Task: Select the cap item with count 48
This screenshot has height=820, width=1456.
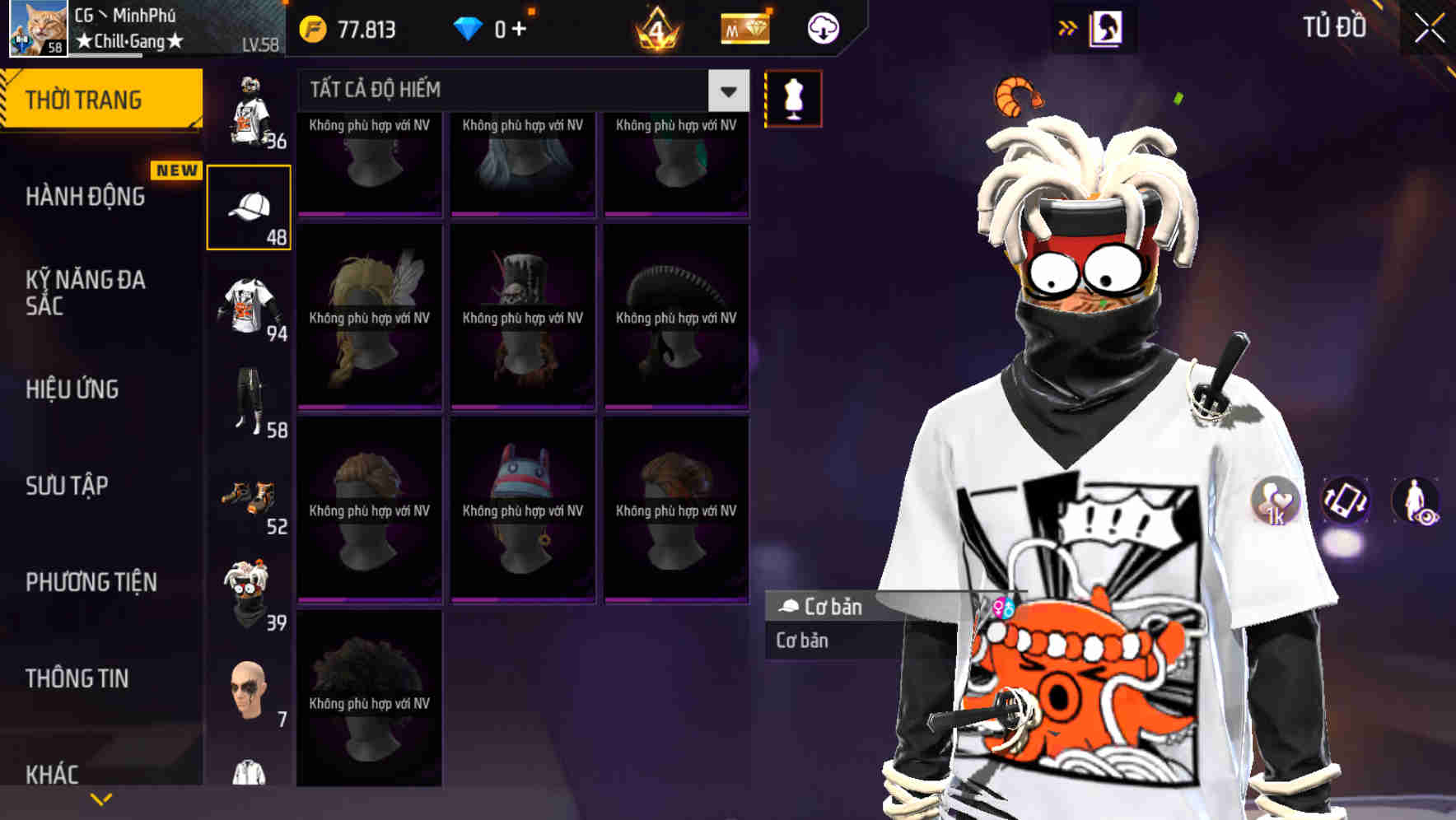Action: (249, 205)
